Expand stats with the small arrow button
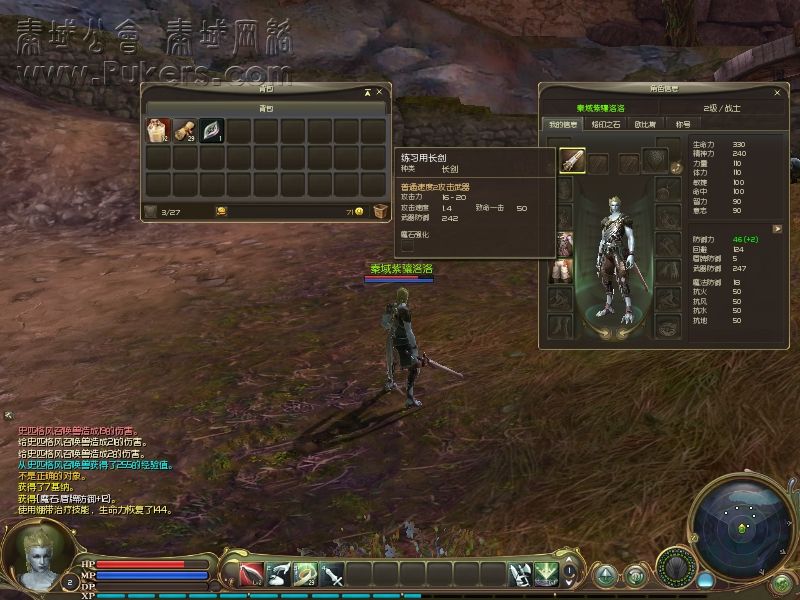This screenshot has width=800, height=600. (x=776, y=228)
